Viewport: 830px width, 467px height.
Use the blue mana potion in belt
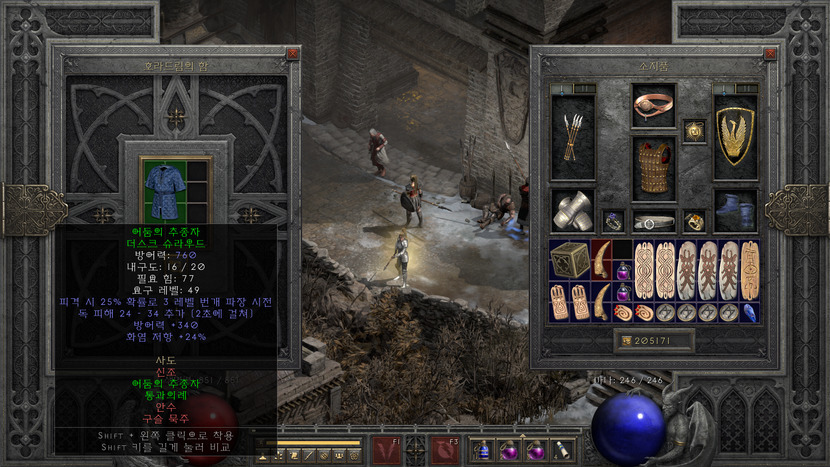point(482,451)
